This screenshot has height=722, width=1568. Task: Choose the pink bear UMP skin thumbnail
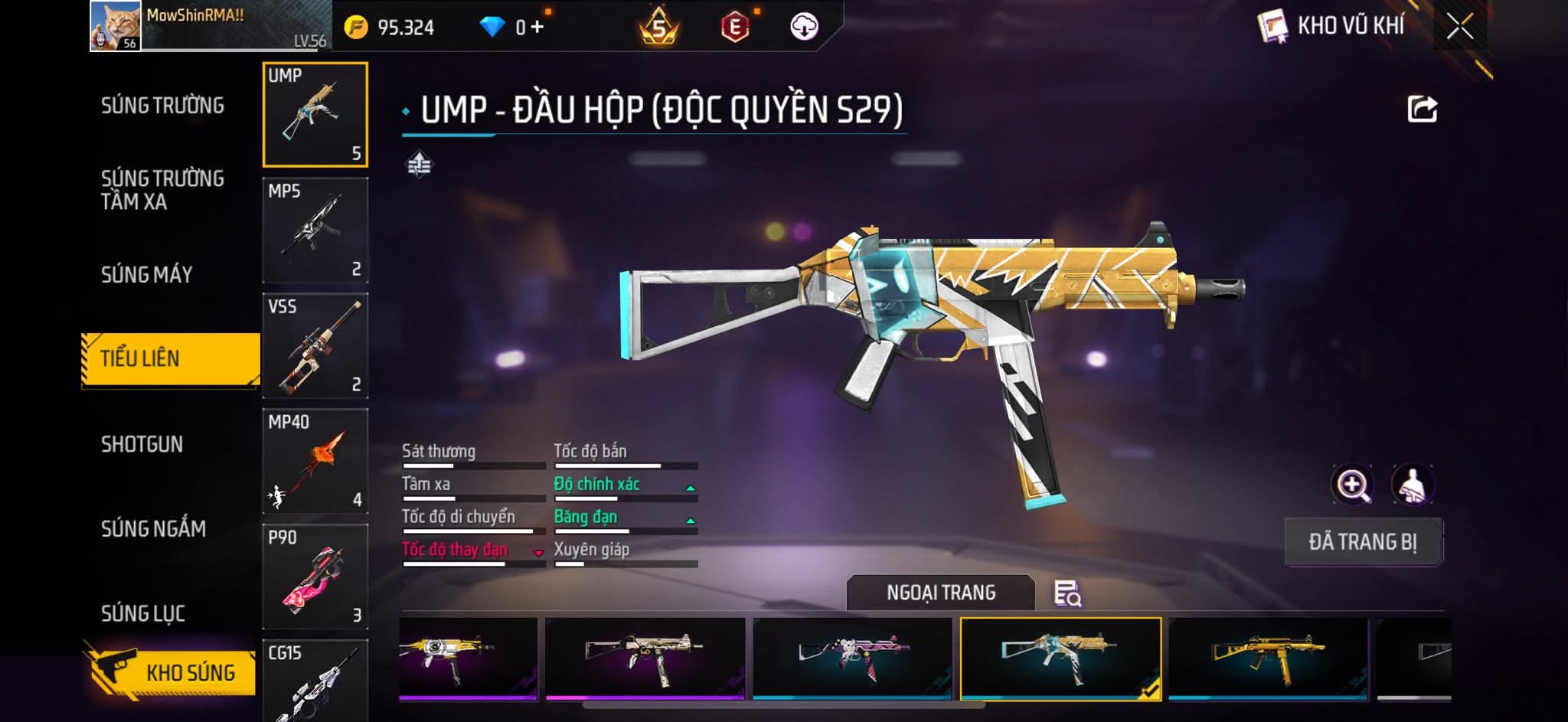[852, 657]
